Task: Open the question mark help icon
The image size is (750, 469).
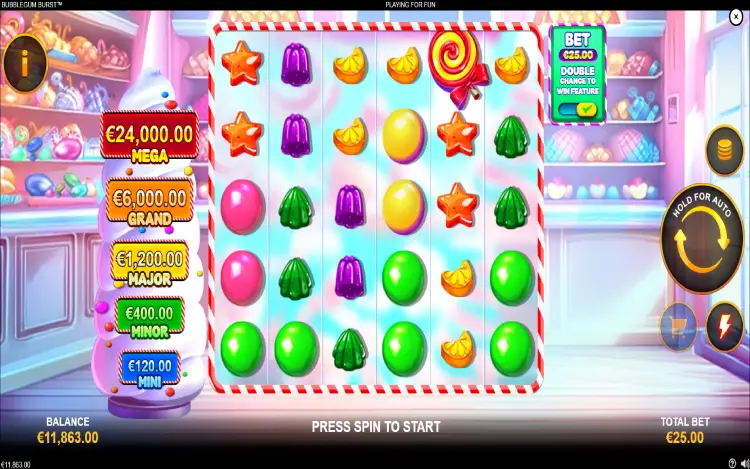Action: coord(731,463)
